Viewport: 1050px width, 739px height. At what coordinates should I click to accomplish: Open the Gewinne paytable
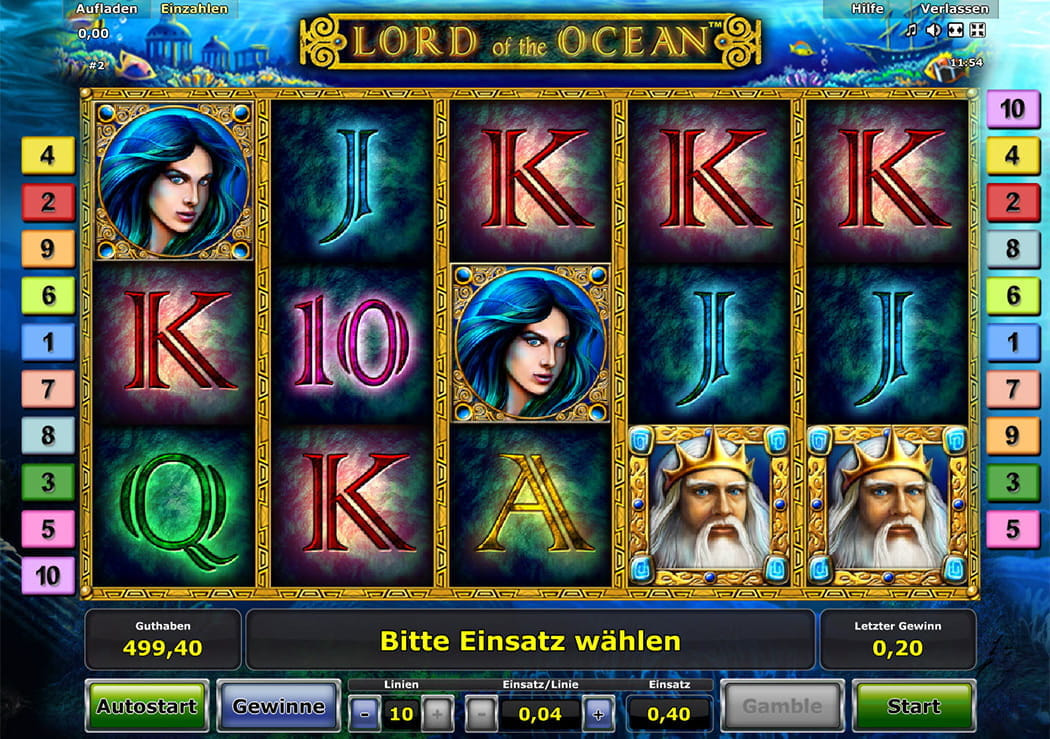click(278, 706)
